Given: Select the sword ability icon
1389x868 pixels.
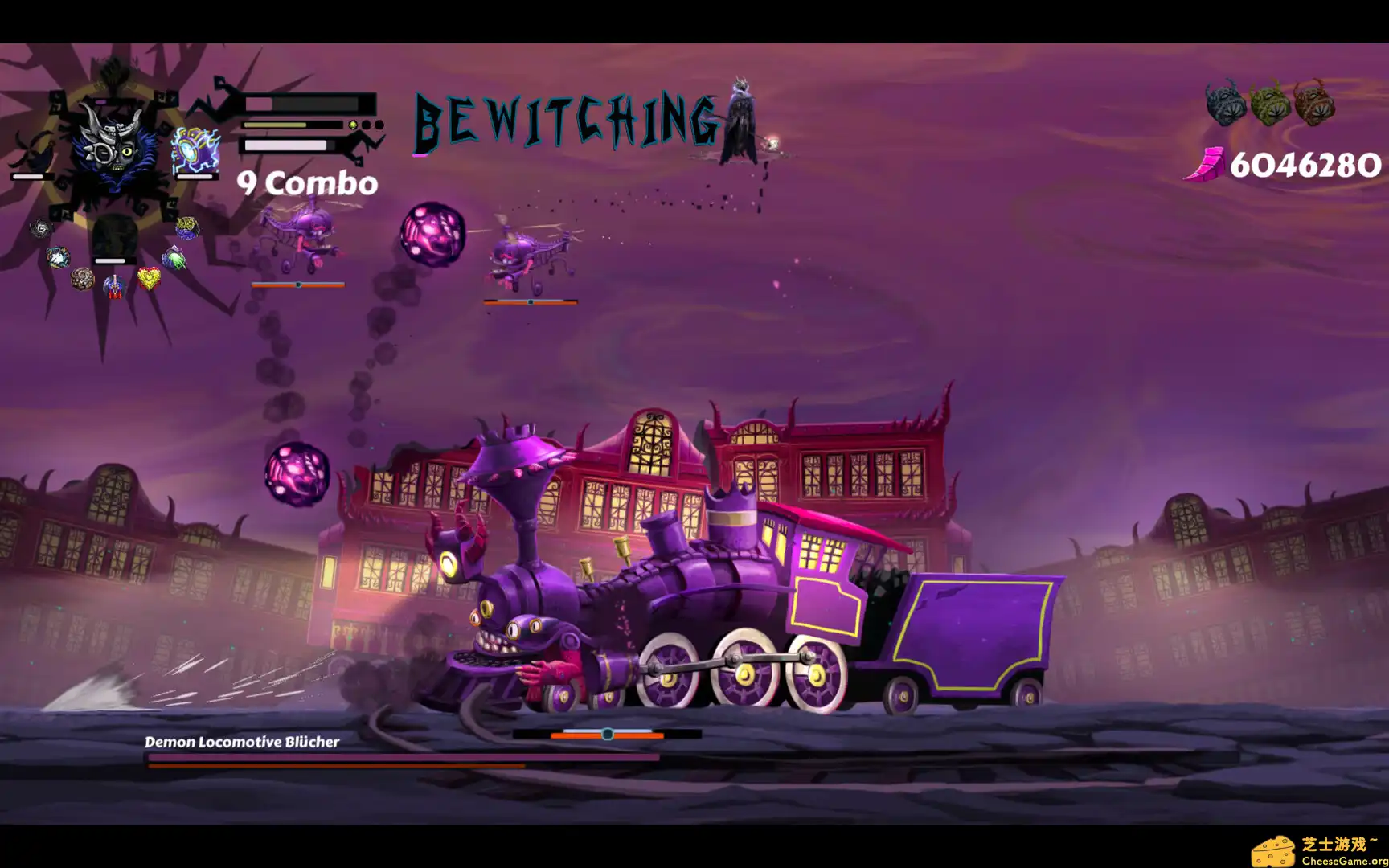Looking at the screenshot, I should pyautogui.click(x=115, y=285).
